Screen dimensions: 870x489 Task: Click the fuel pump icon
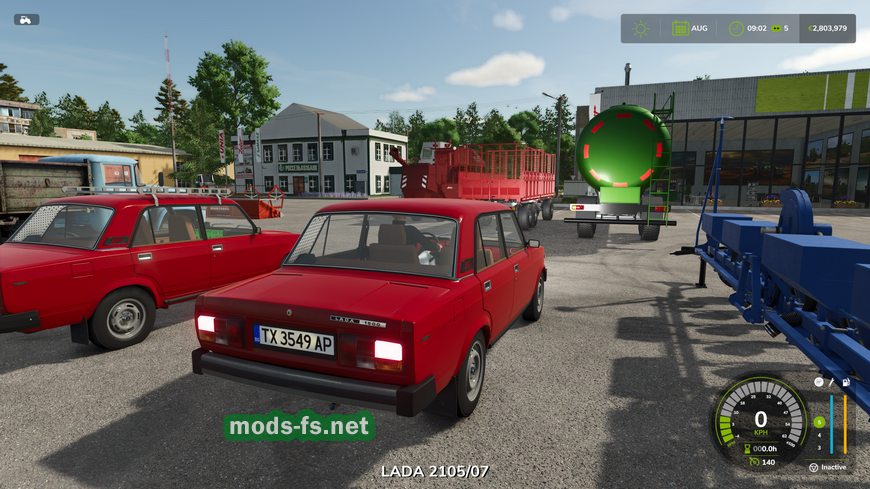[x=846, y=382]
